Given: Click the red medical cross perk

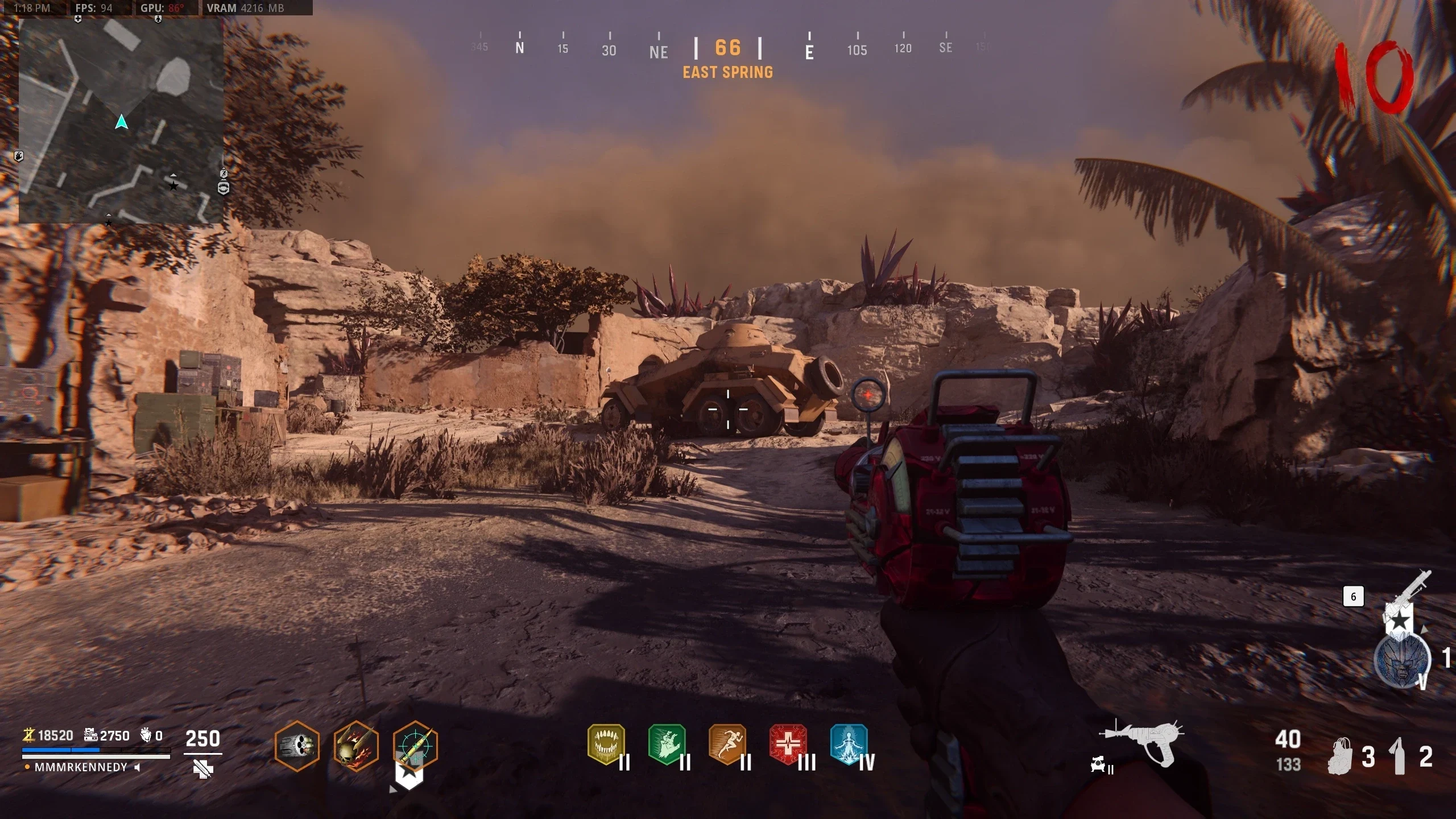Looking at the screenshot, I should (788, 744).
